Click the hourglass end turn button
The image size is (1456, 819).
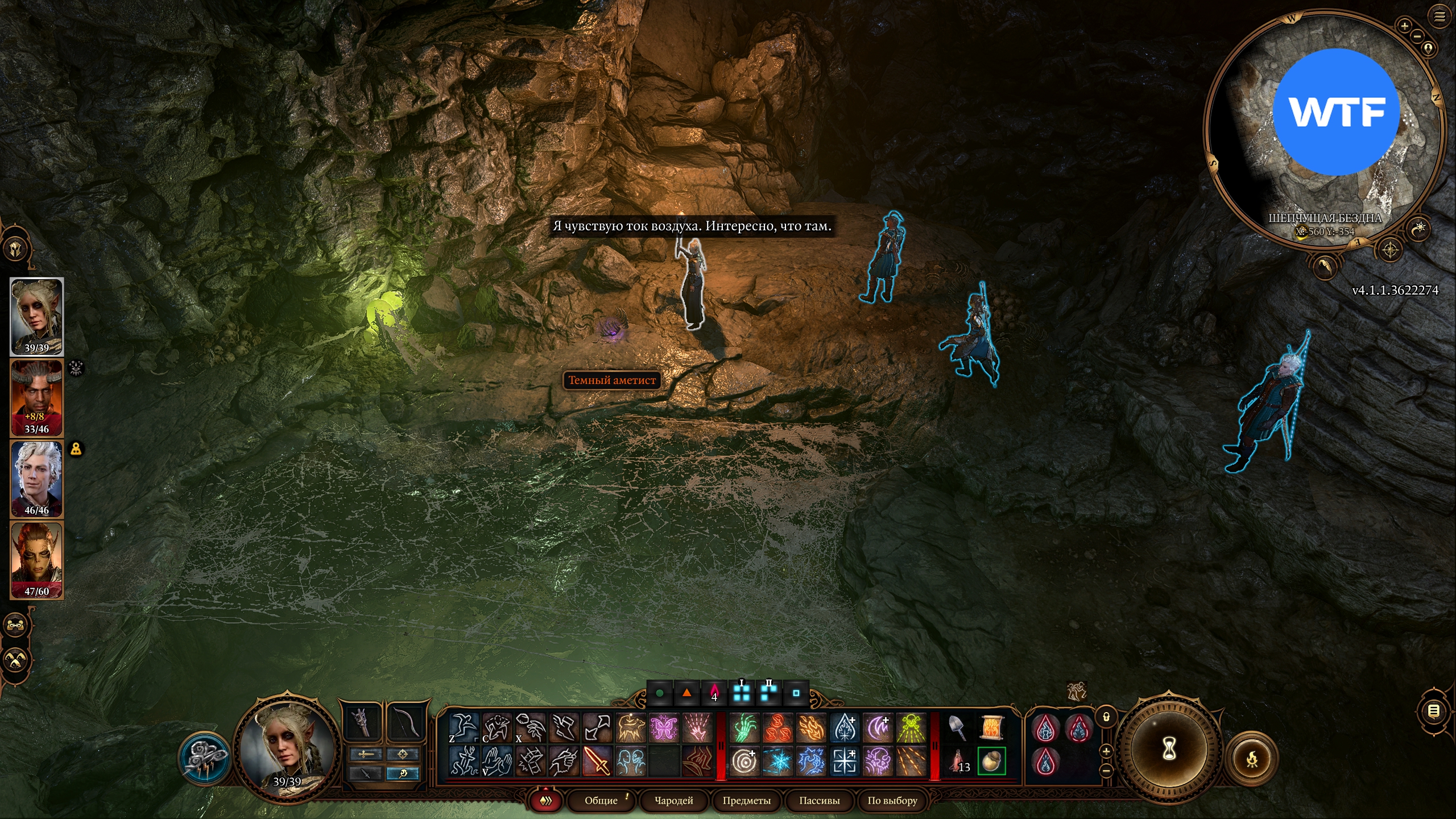(x=1168, y=748)
